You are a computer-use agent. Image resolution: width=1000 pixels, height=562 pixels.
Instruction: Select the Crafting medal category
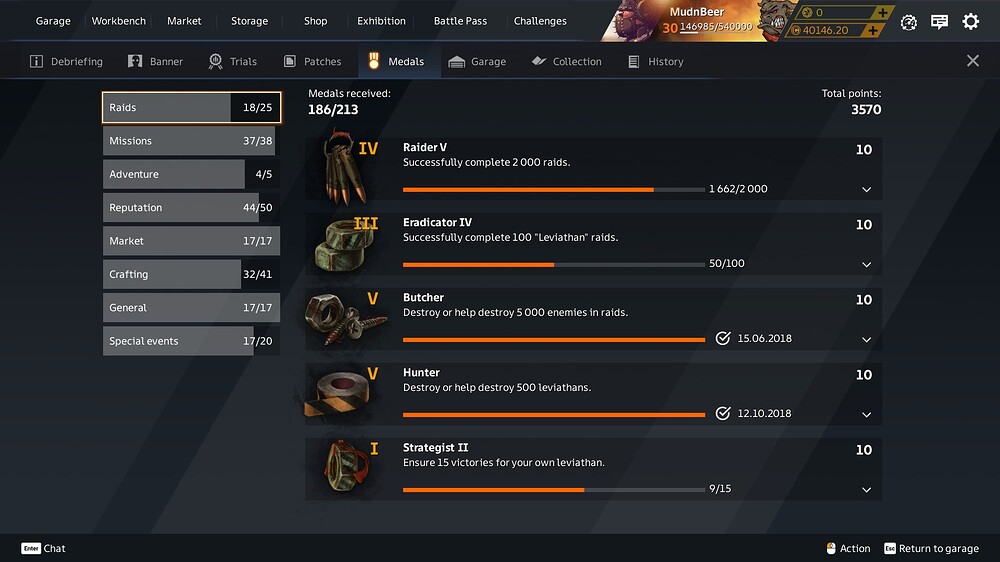(x=189, y=274)
